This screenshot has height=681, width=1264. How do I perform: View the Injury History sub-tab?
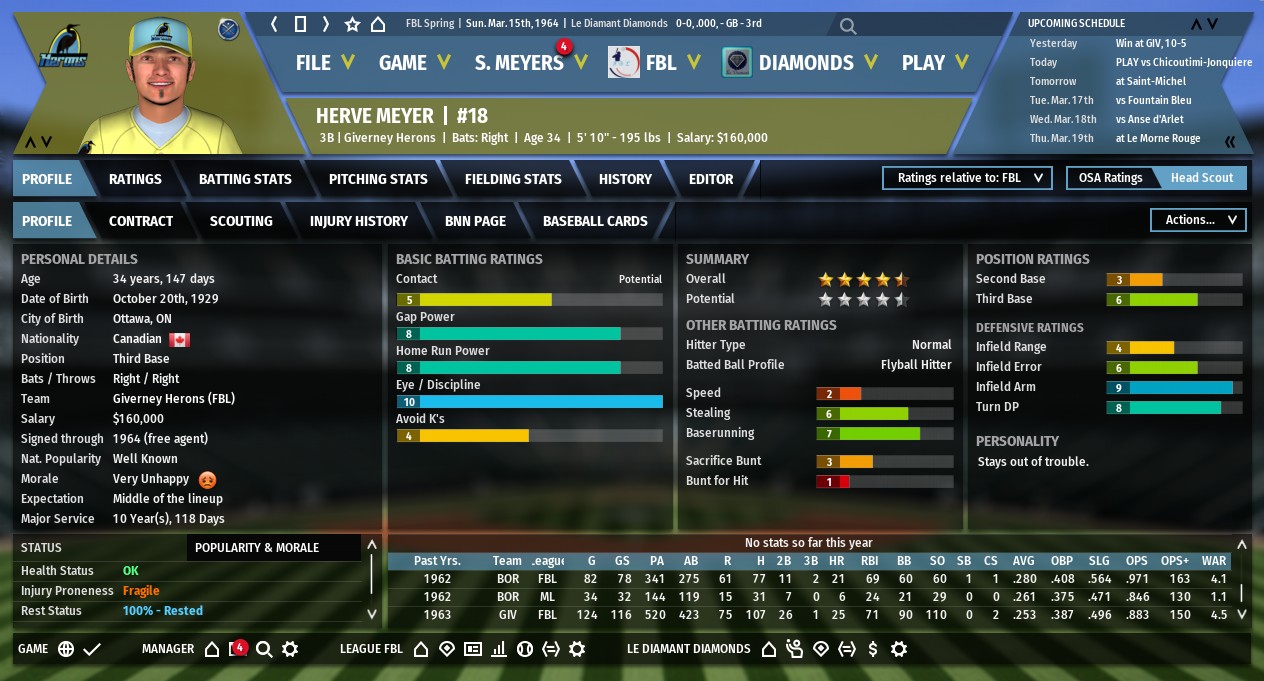(x=359, y=221)
